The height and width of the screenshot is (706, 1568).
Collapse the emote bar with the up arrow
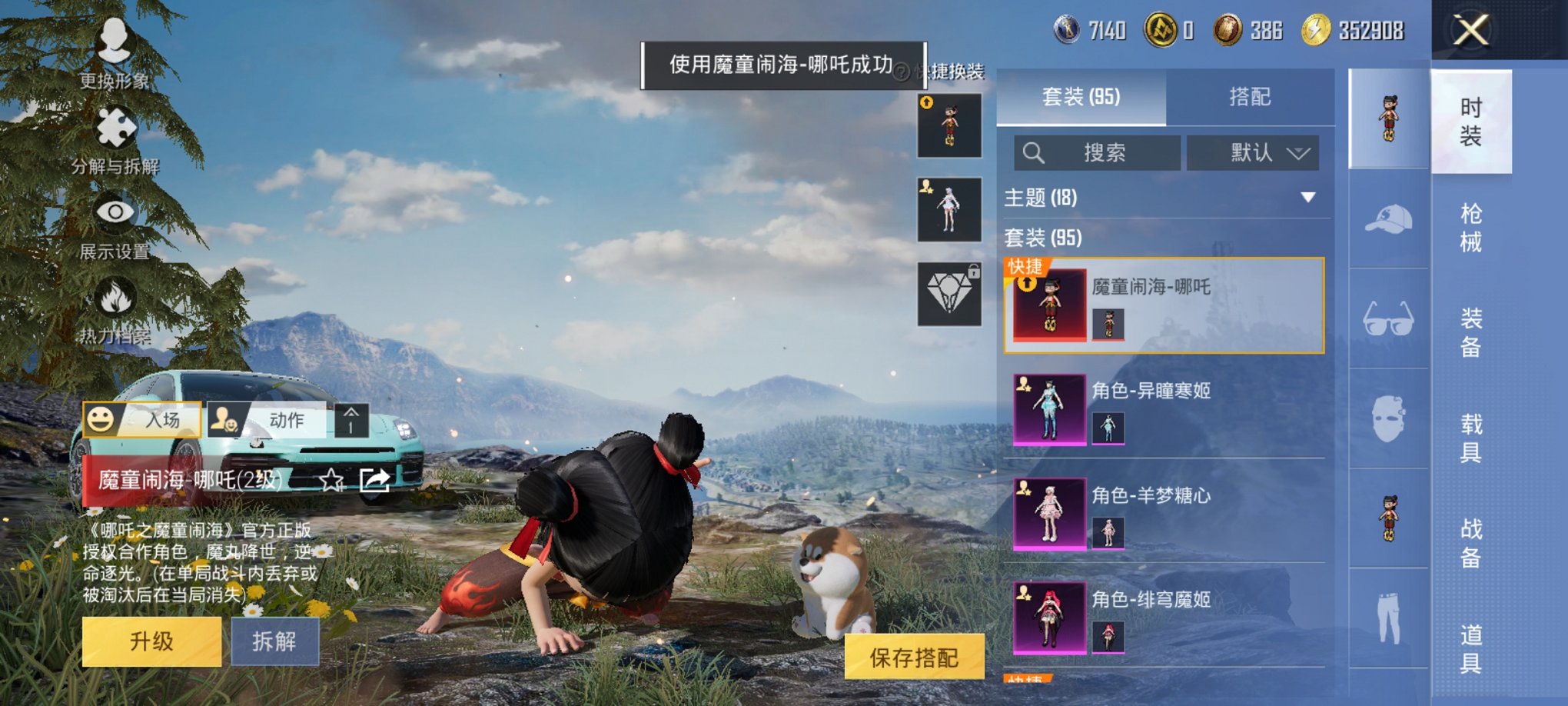click(353, 421)
